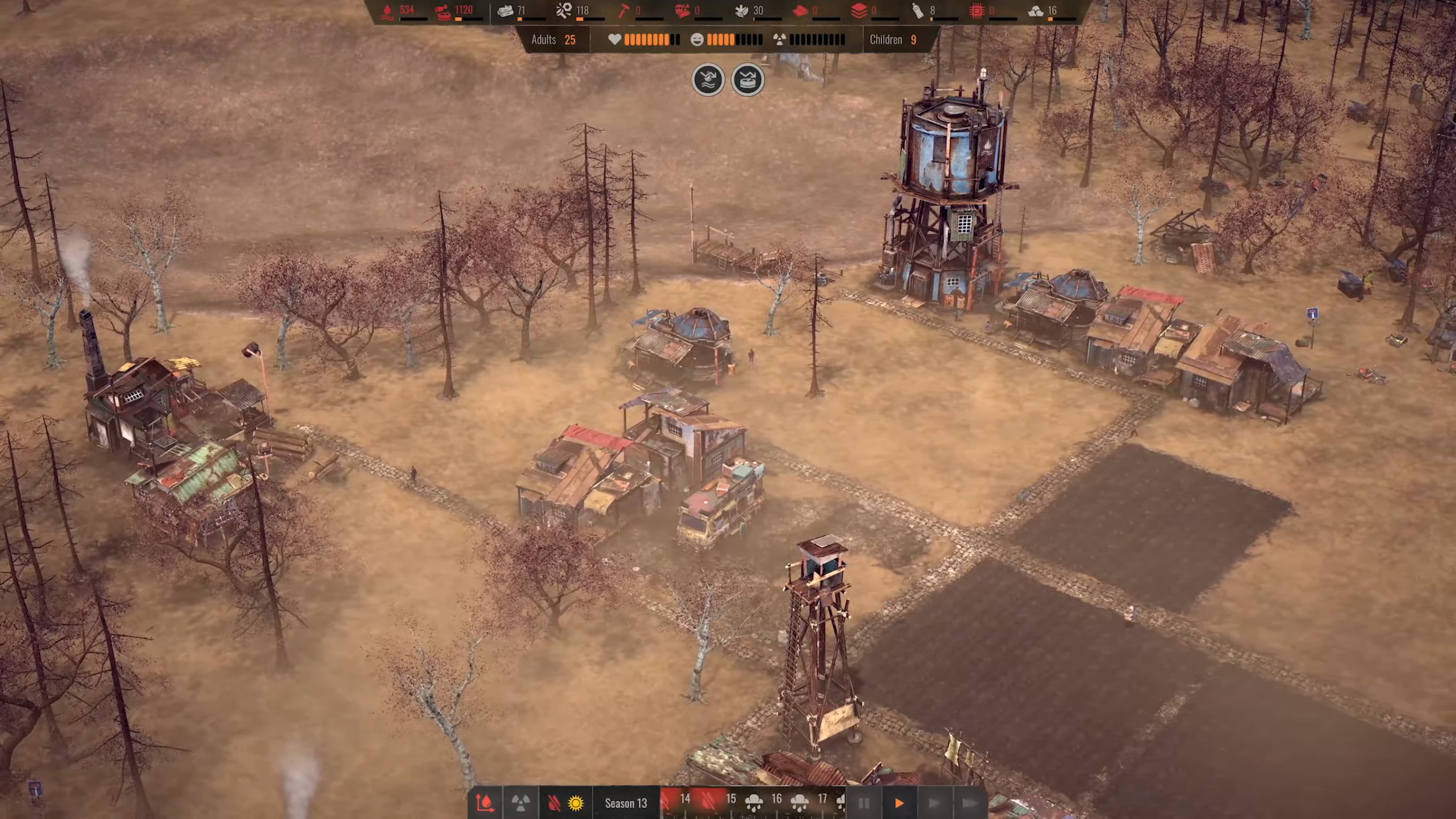The height and width of the screenshot is (819, 1456).
Task: Select the Season 13 weather forecast label
Action: click(x=625, y=803)
